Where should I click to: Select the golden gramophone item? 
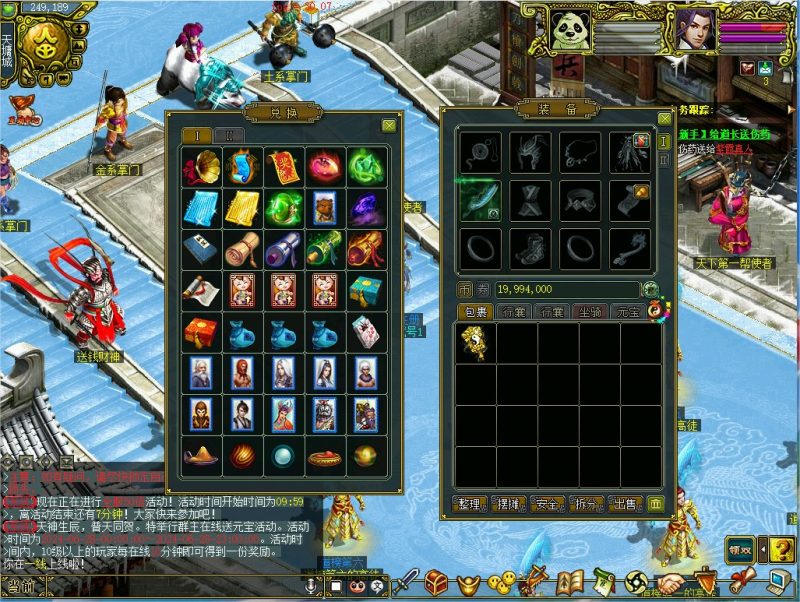(x=203, y=166)
